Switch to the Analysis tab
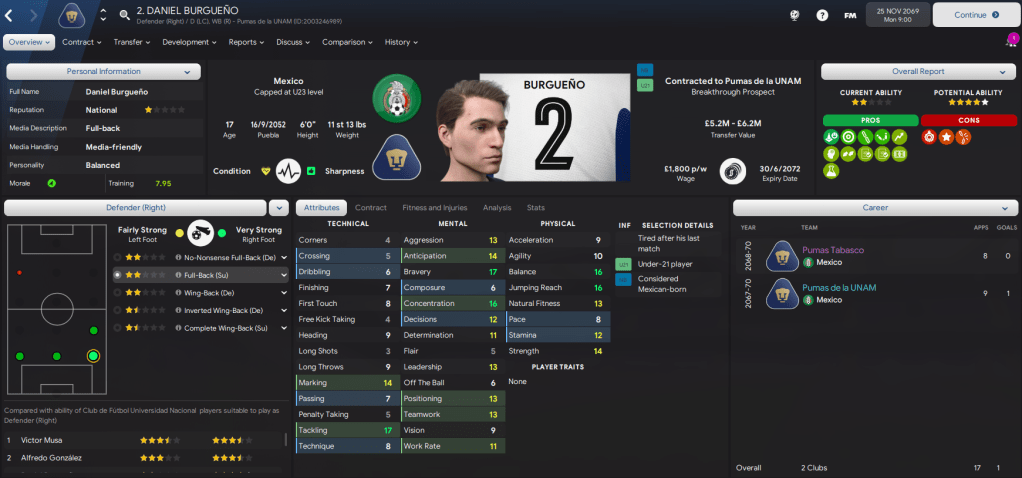 tap(497, 207)
